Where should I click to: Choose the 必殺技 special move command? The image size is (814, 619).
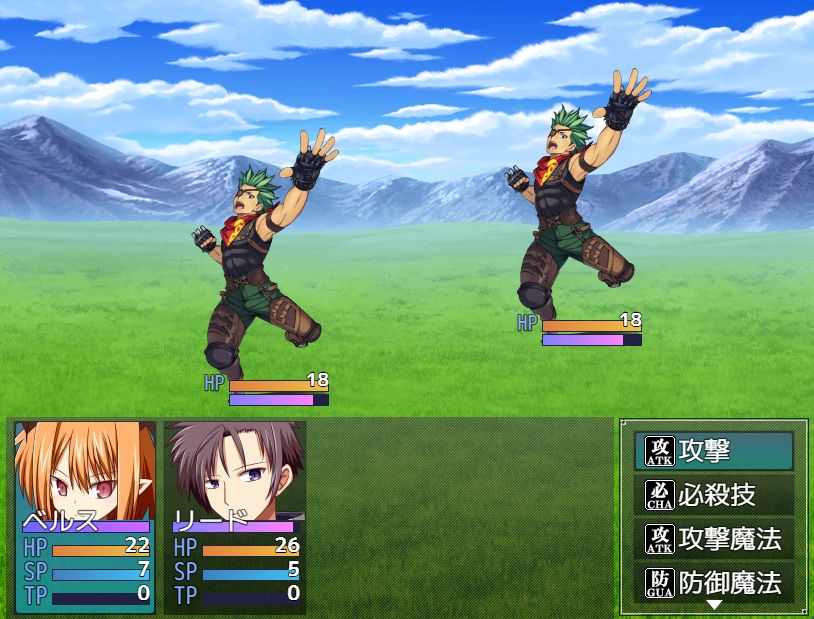pyautogui.click(x=713, y=495)
